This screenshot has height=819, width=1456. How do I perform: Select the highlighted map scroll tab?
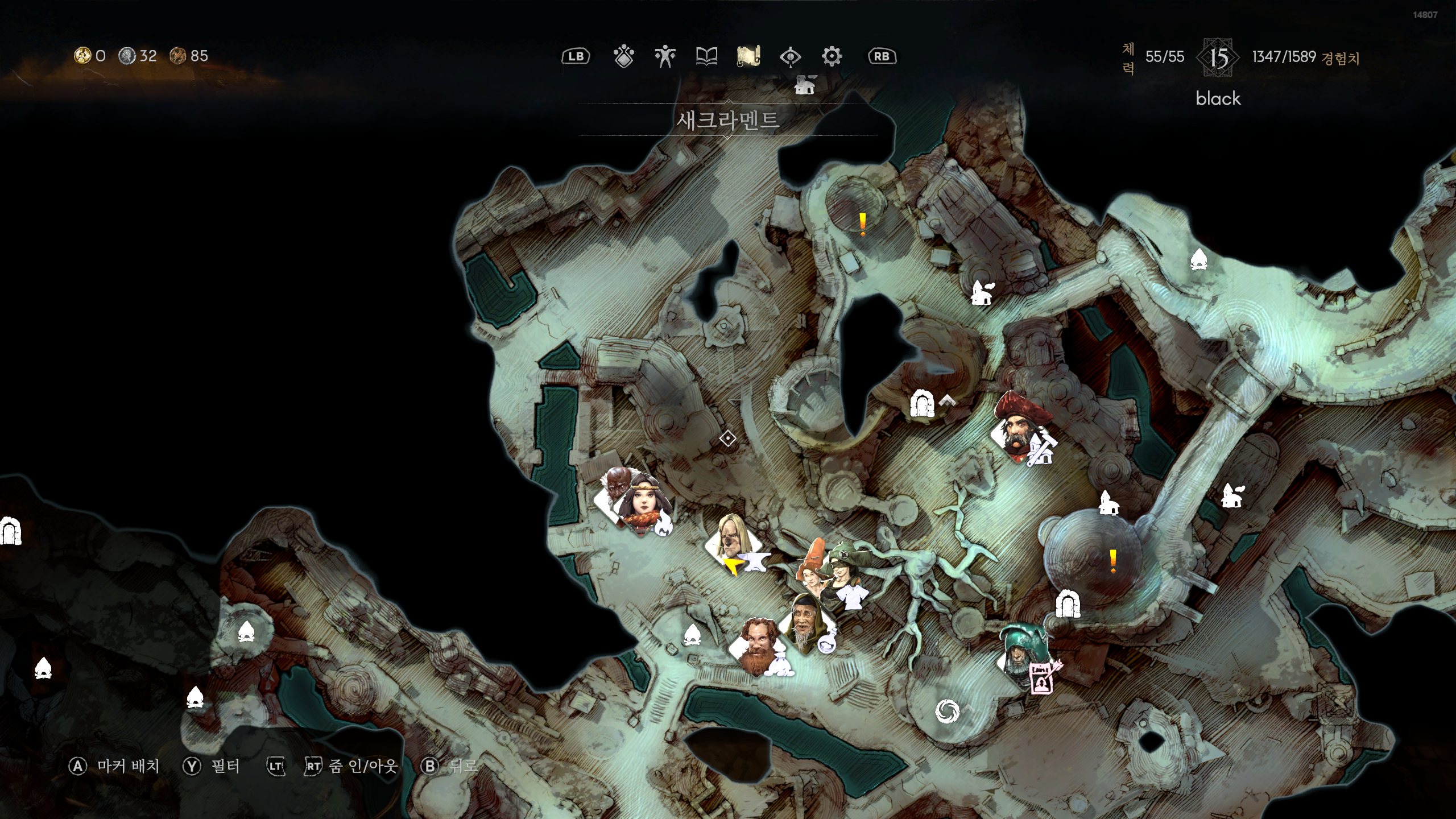(748, 56)
